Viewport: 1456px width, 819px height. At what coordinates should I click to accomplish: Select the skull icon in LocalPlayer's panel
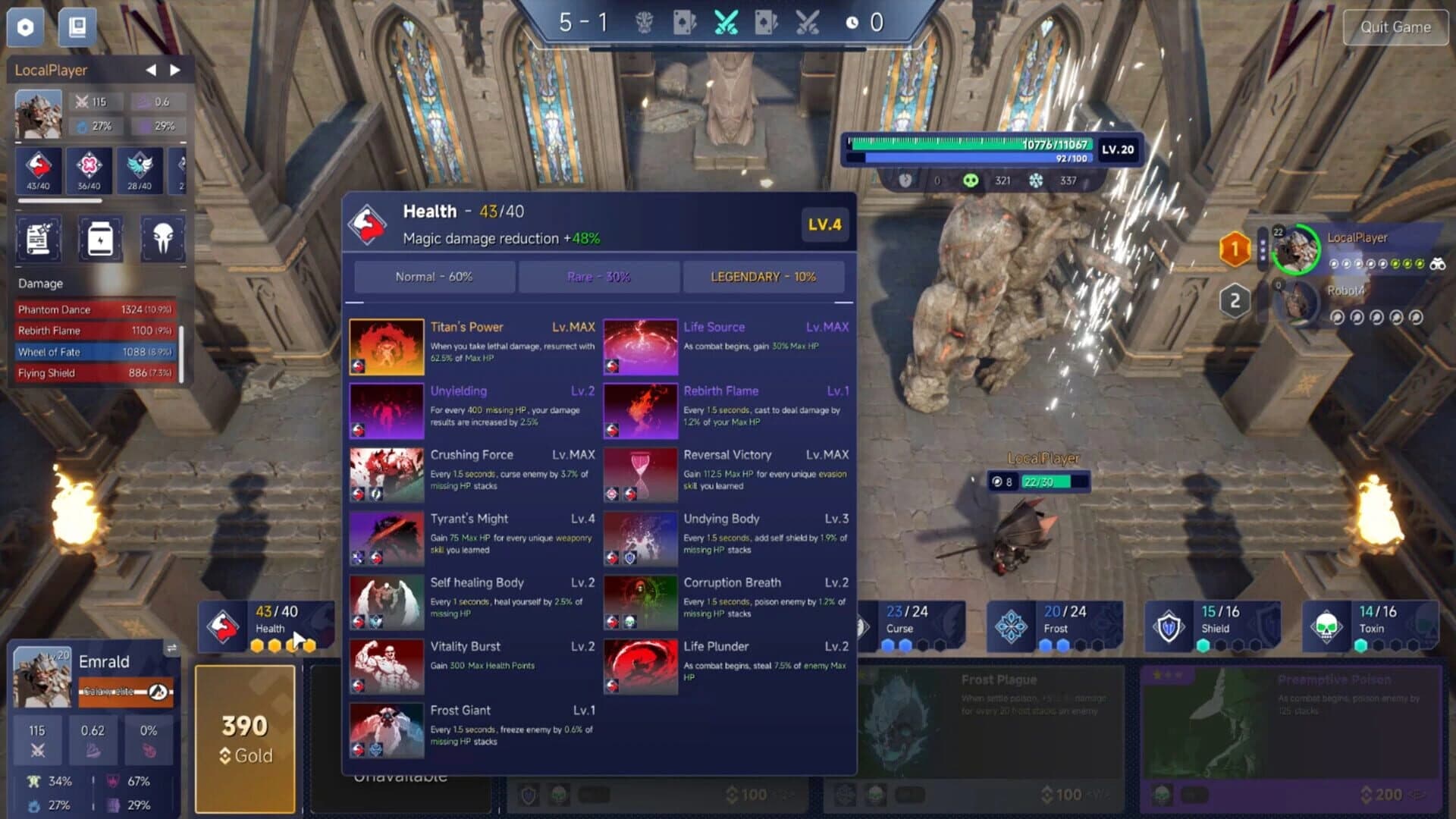click(x=162, y=239)
